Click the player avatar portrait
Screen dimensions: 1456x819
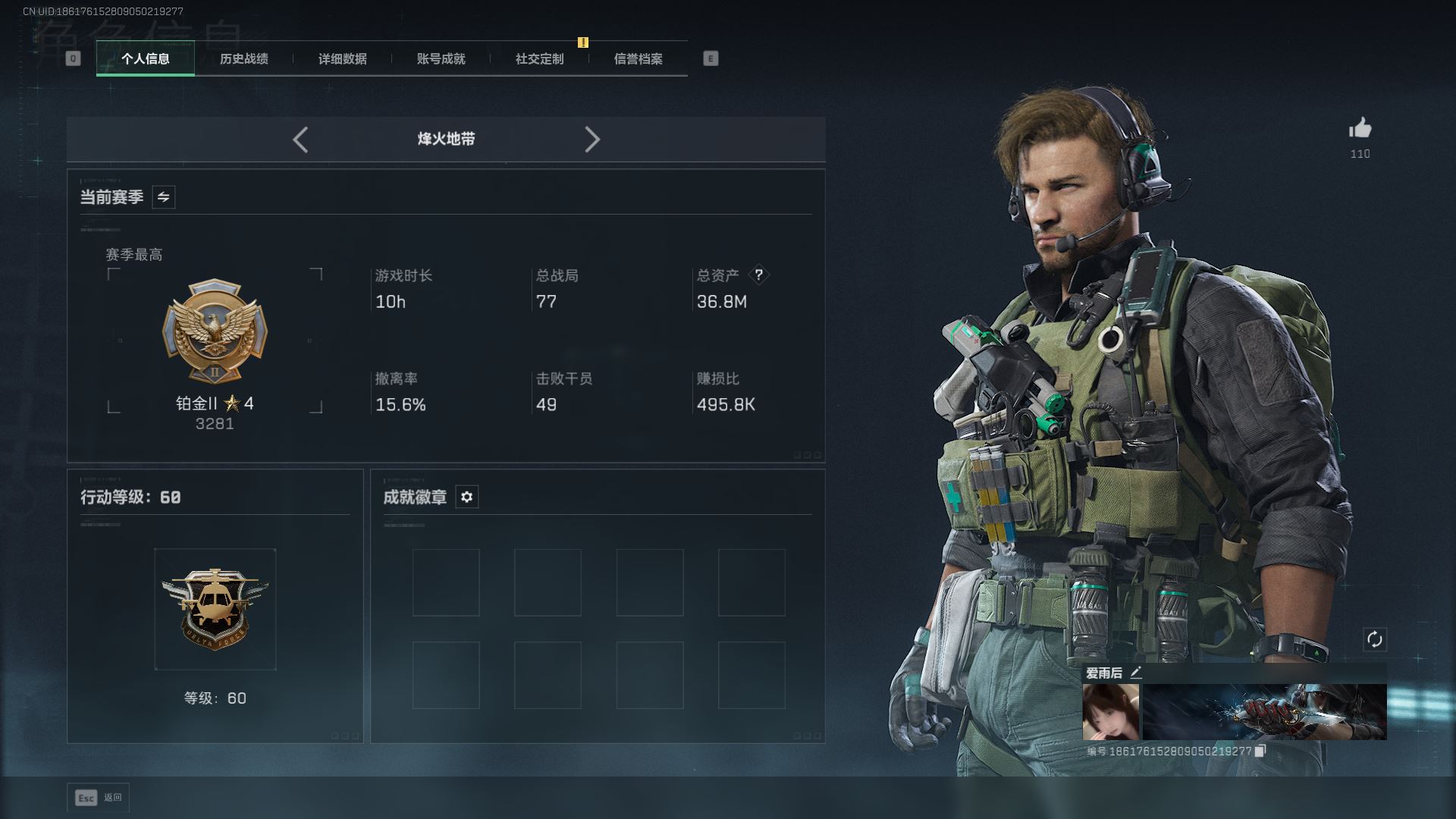pos(1110,711)
